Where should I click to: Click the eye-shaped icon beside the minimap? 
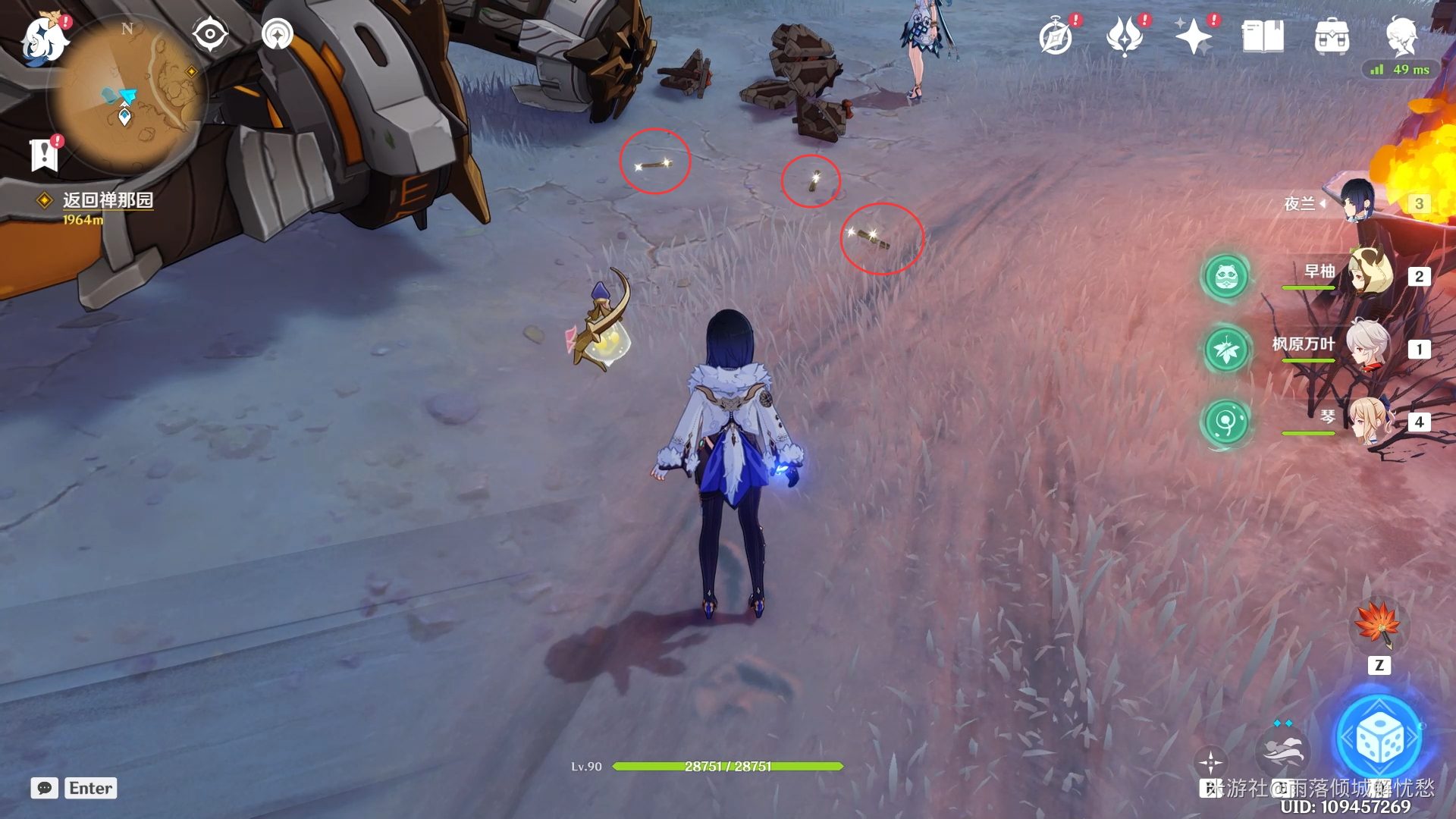click(x=209, y=34)
